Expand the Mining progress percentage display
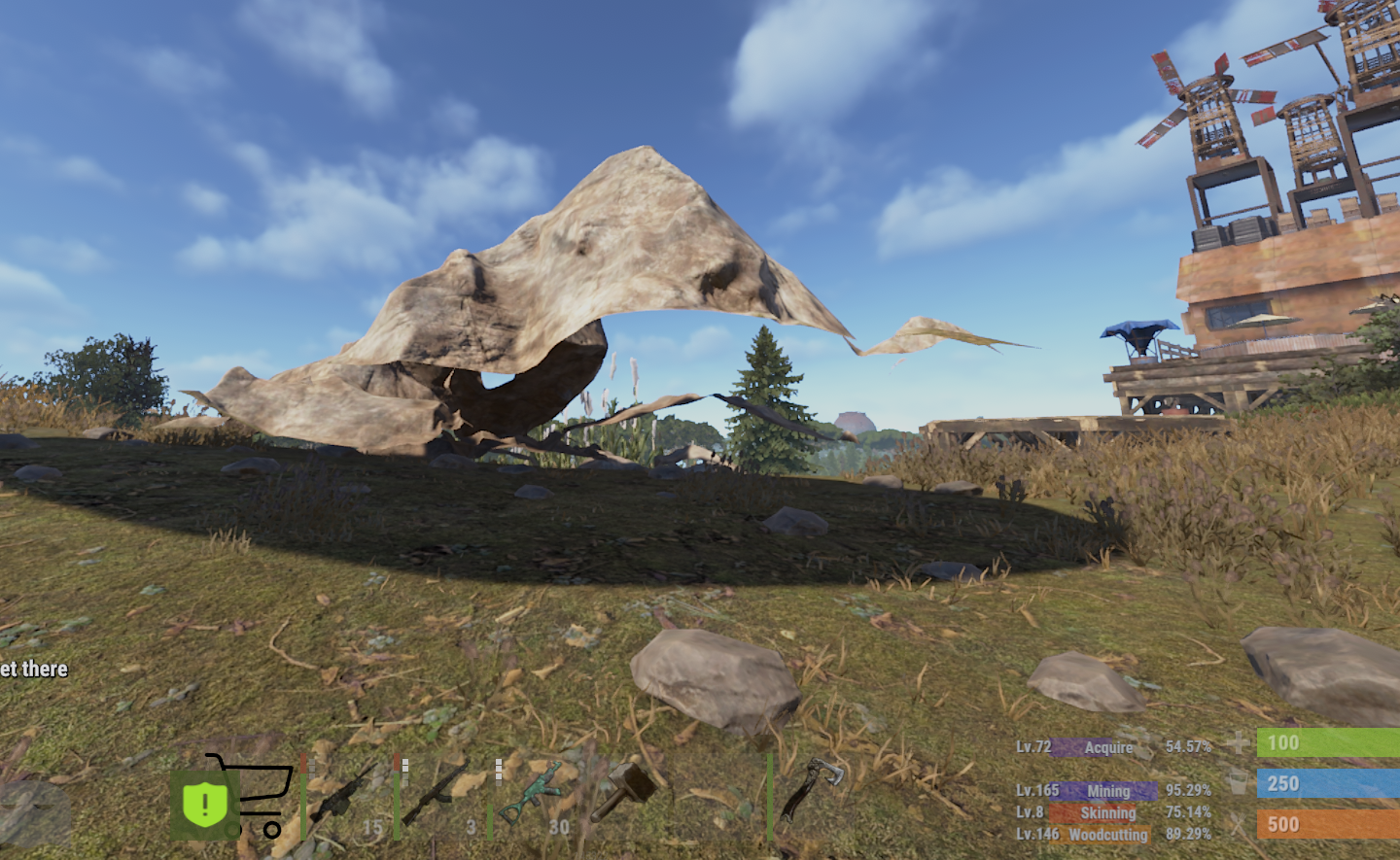The width and height of the screenshot is (1400, 860). [x=1187, y=791]
